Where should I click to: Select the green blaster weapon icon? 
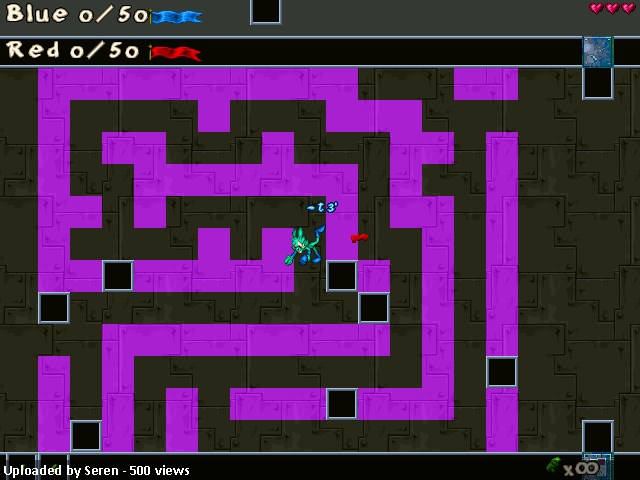coord(554,464)
